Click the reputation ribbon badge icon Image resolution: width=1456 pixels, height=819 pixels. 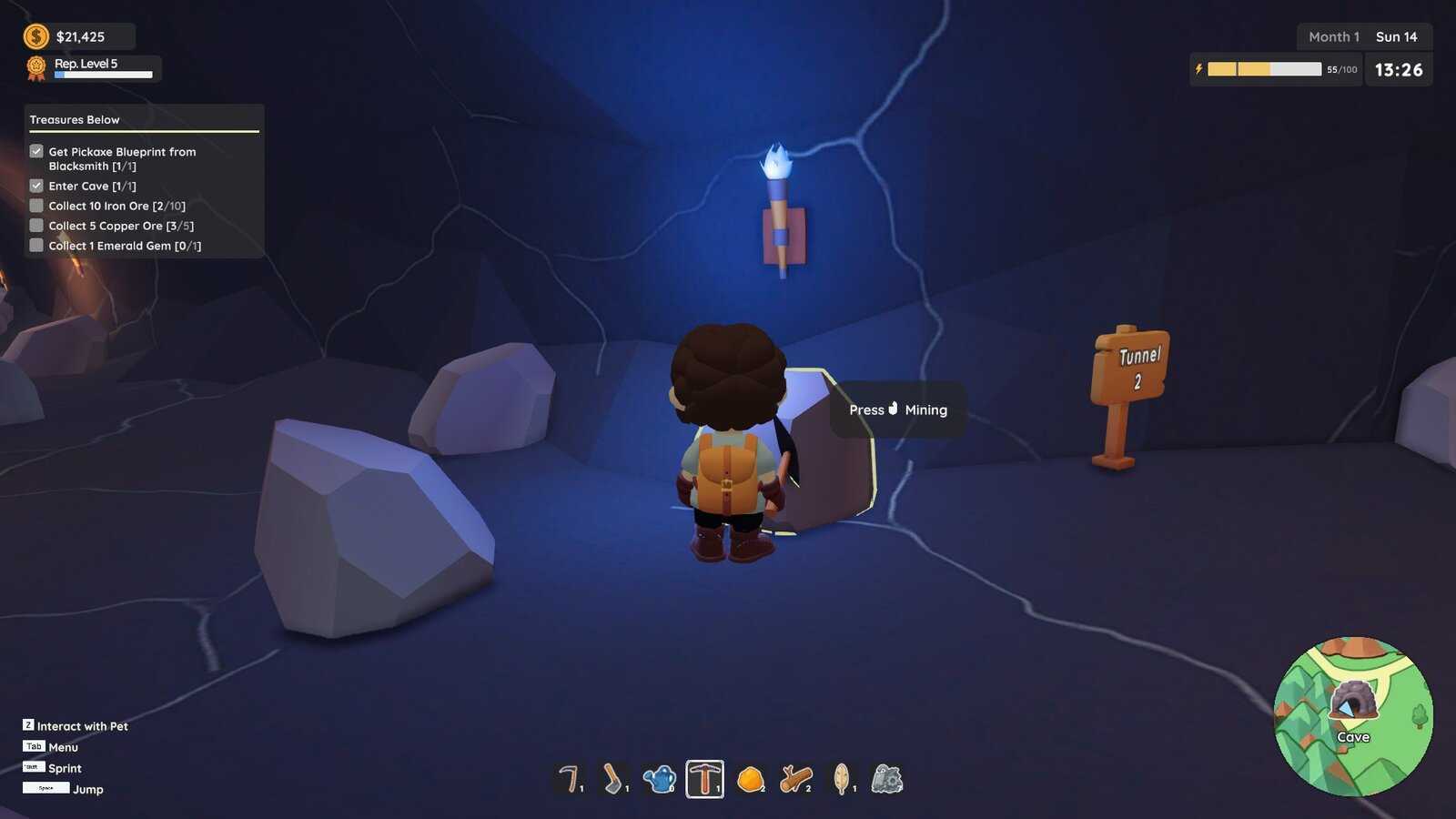pyautogui.click(x=36, y=68)
